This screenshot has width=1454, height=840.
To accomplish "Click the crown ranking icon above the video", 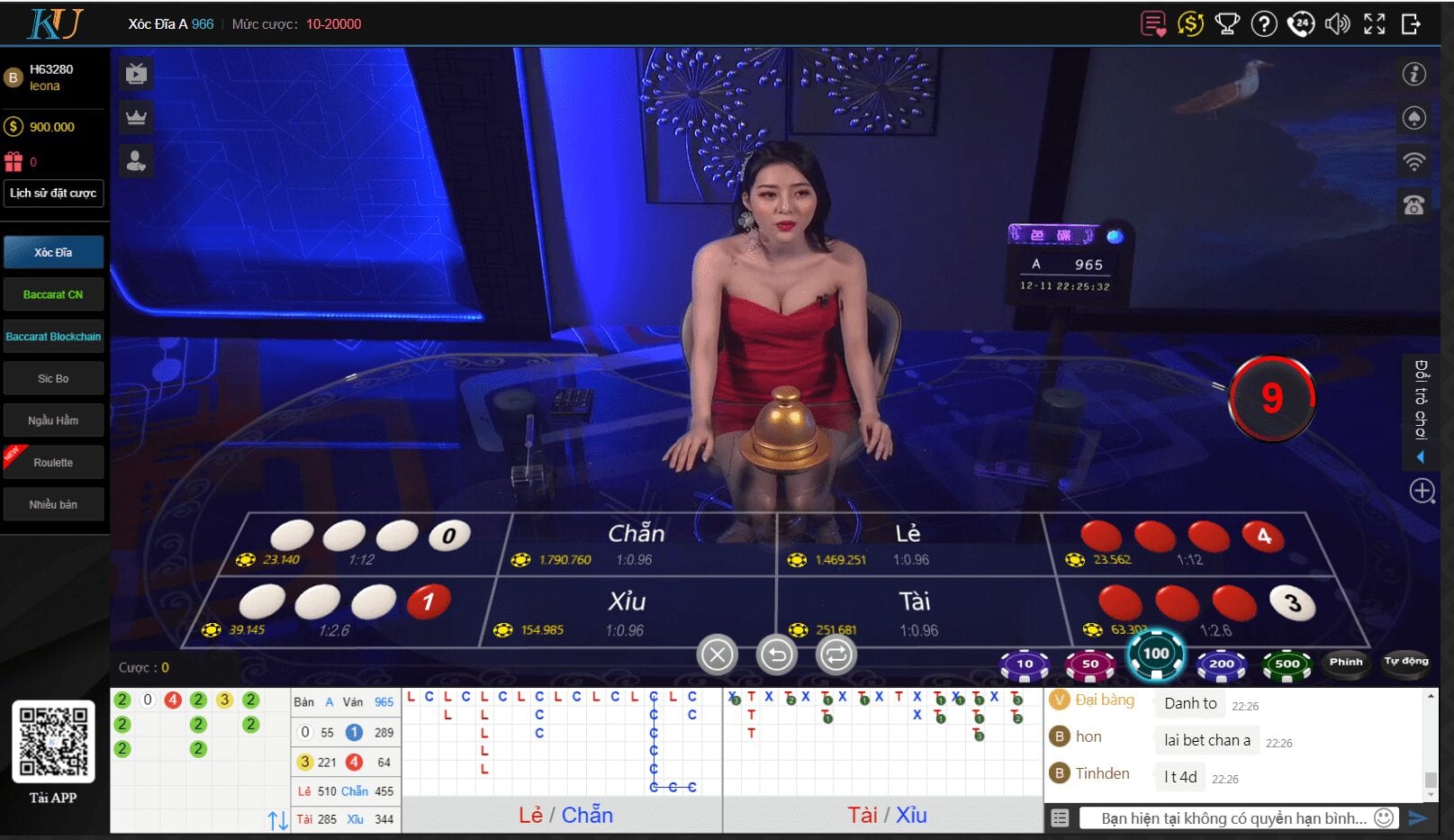I will (136, 117).
